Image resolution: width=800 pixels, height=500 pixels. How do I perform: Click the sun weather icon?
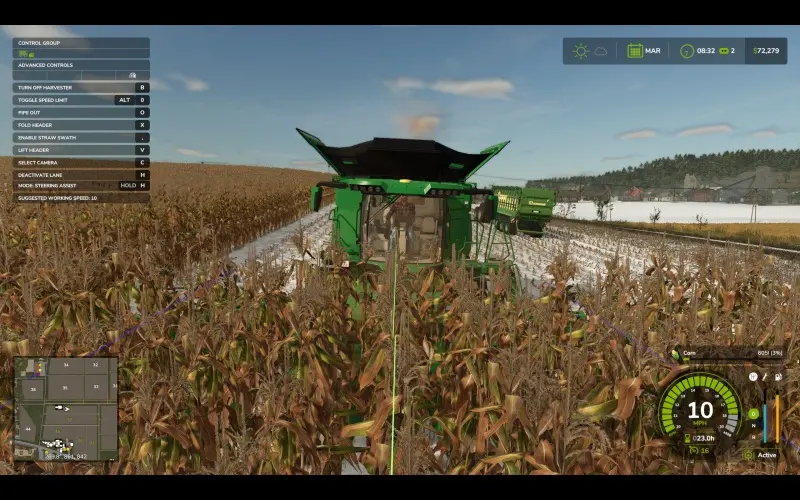point(580,50)
